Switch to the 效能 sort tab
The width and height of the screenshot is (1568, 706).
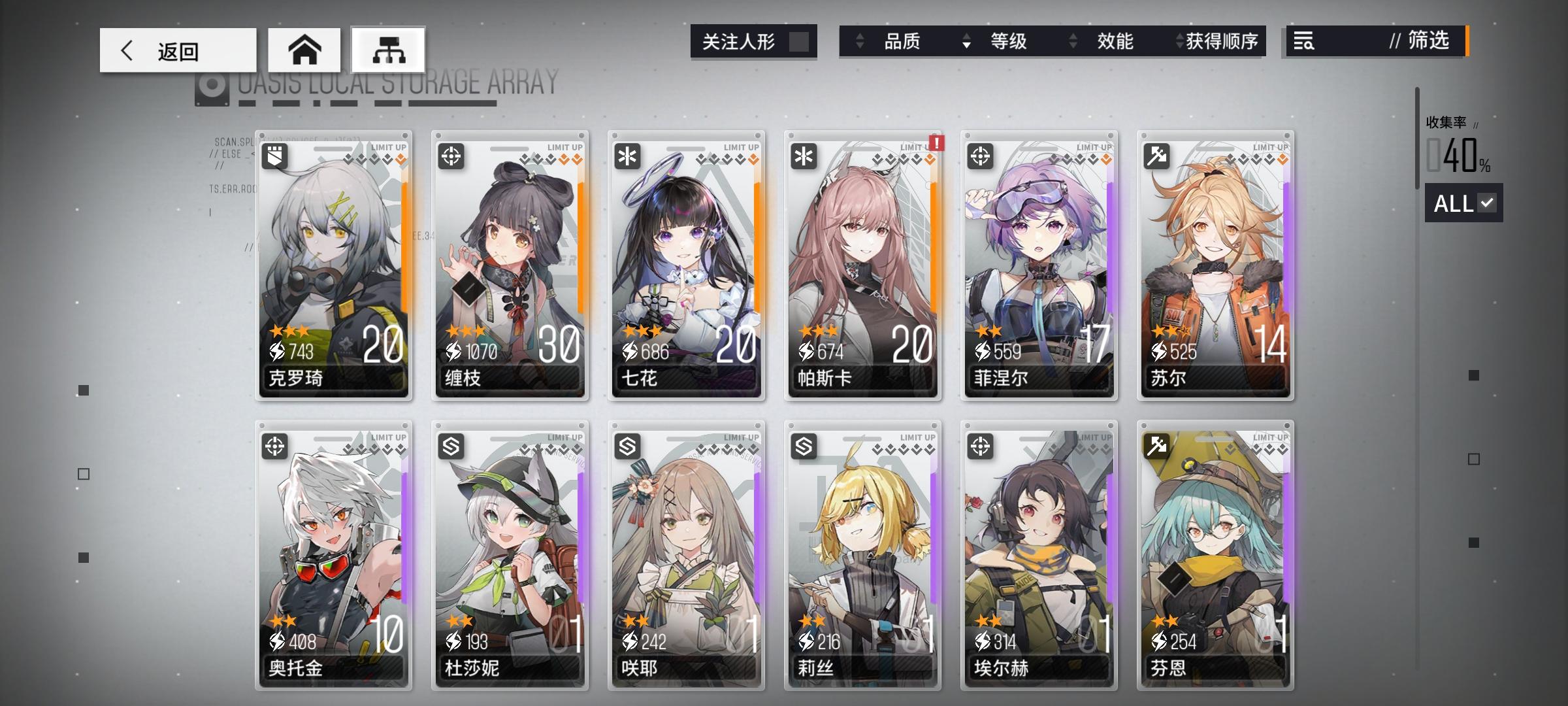1116,42
